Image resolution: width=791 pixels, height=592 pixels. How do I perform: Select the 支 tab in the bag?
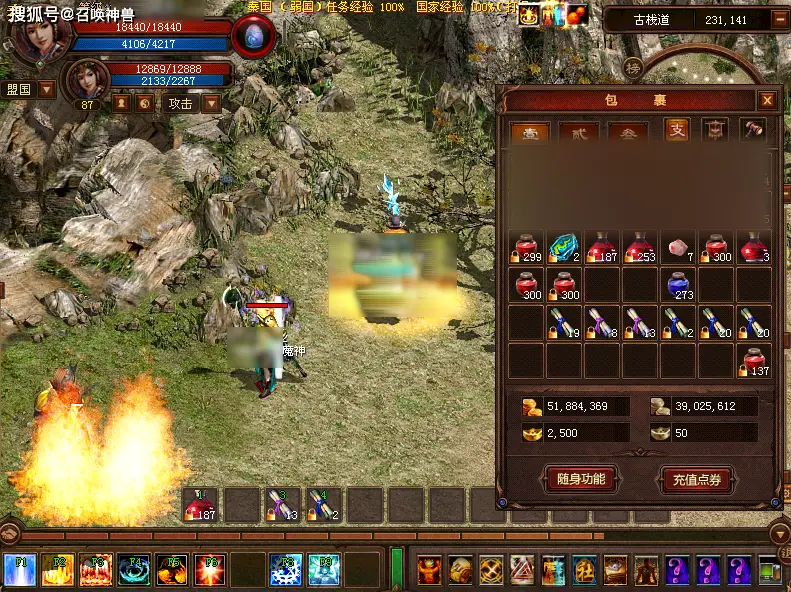pyautogui.click(x=677, y=130)
